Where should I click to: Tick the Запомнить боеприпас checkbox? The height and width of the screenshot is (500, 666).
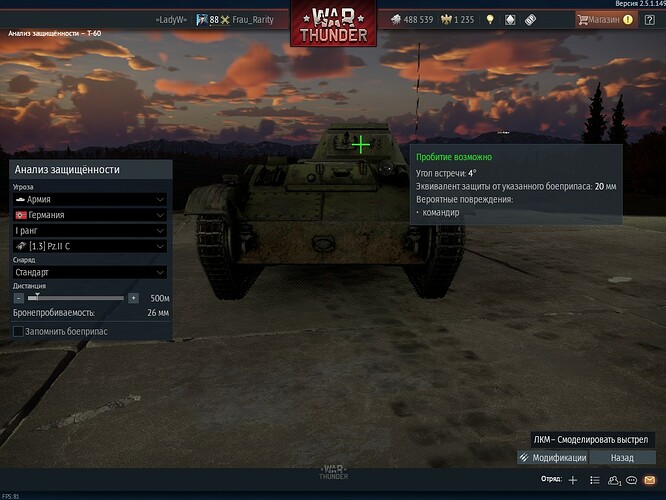point(18,331)
